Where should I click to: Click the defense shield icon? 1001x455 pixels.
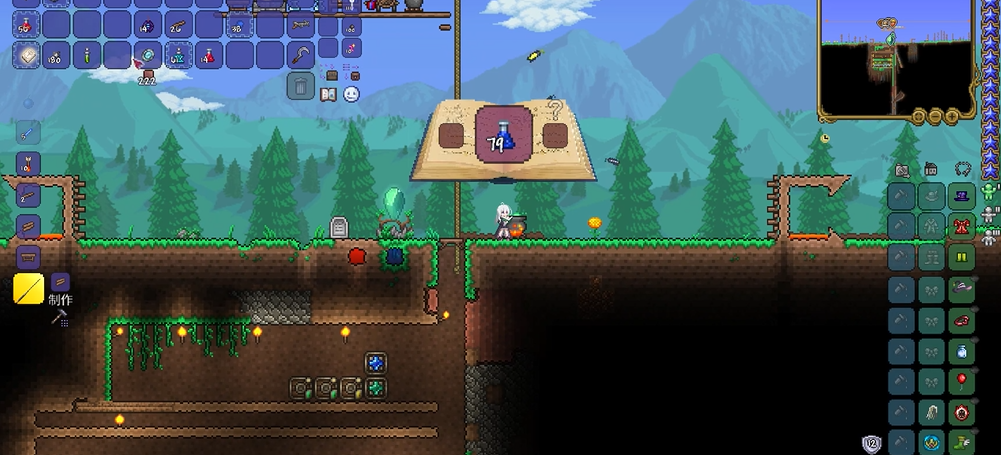(871, 443)
